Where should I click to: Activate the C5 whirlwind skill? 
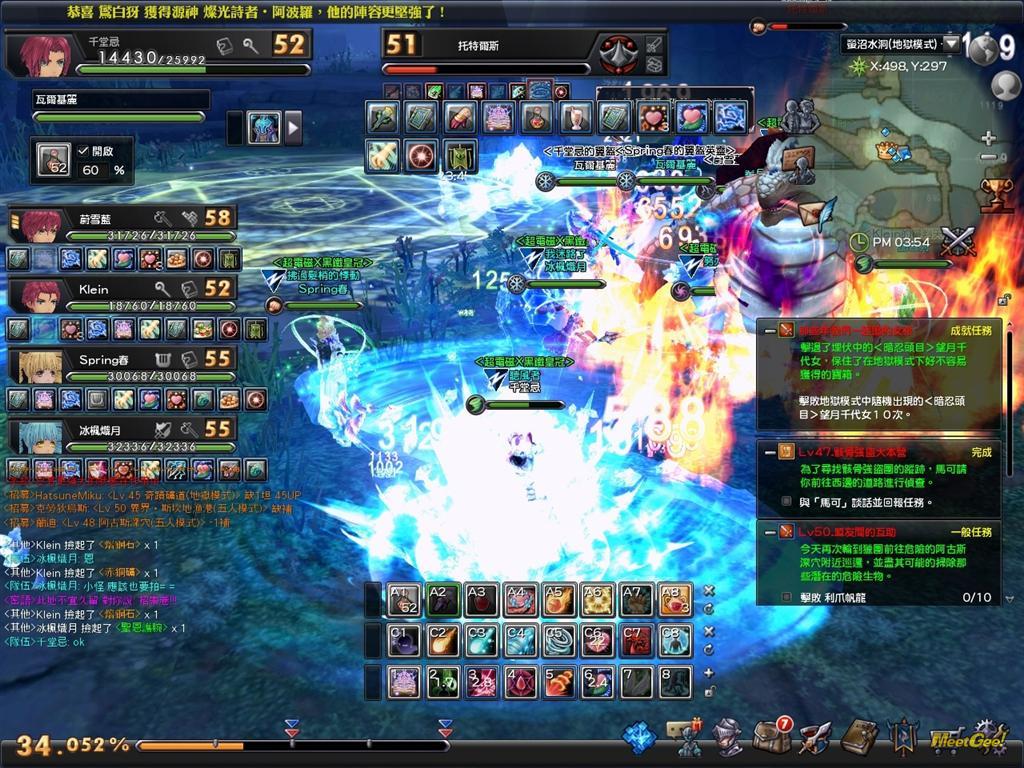(557, 640)
